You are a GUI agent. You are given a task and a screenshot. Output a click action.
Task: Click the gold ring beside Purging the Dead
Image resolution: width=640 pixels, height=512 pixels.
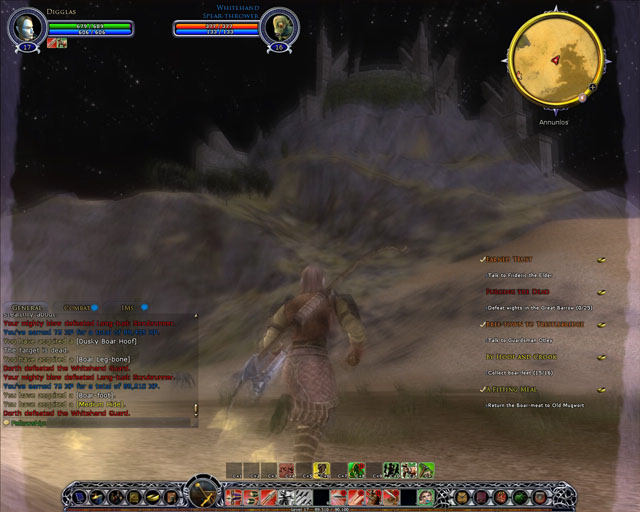pyautogui.click(x=602, y=291)
